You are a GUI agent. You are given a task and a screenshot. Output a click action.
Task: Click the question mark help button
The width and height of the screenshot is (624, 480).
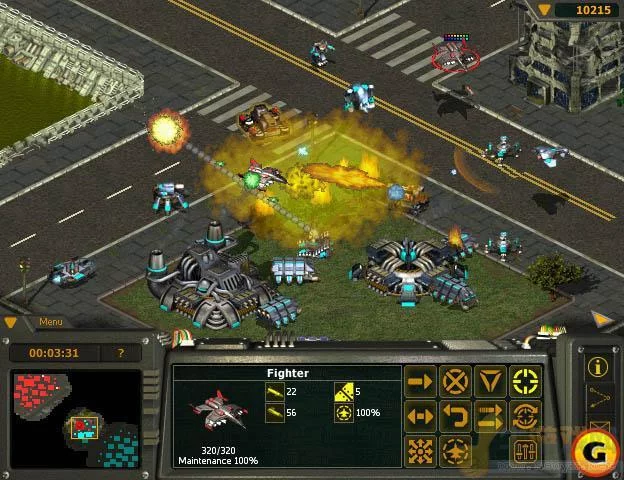pyautogui.click(x=120, y=353)
